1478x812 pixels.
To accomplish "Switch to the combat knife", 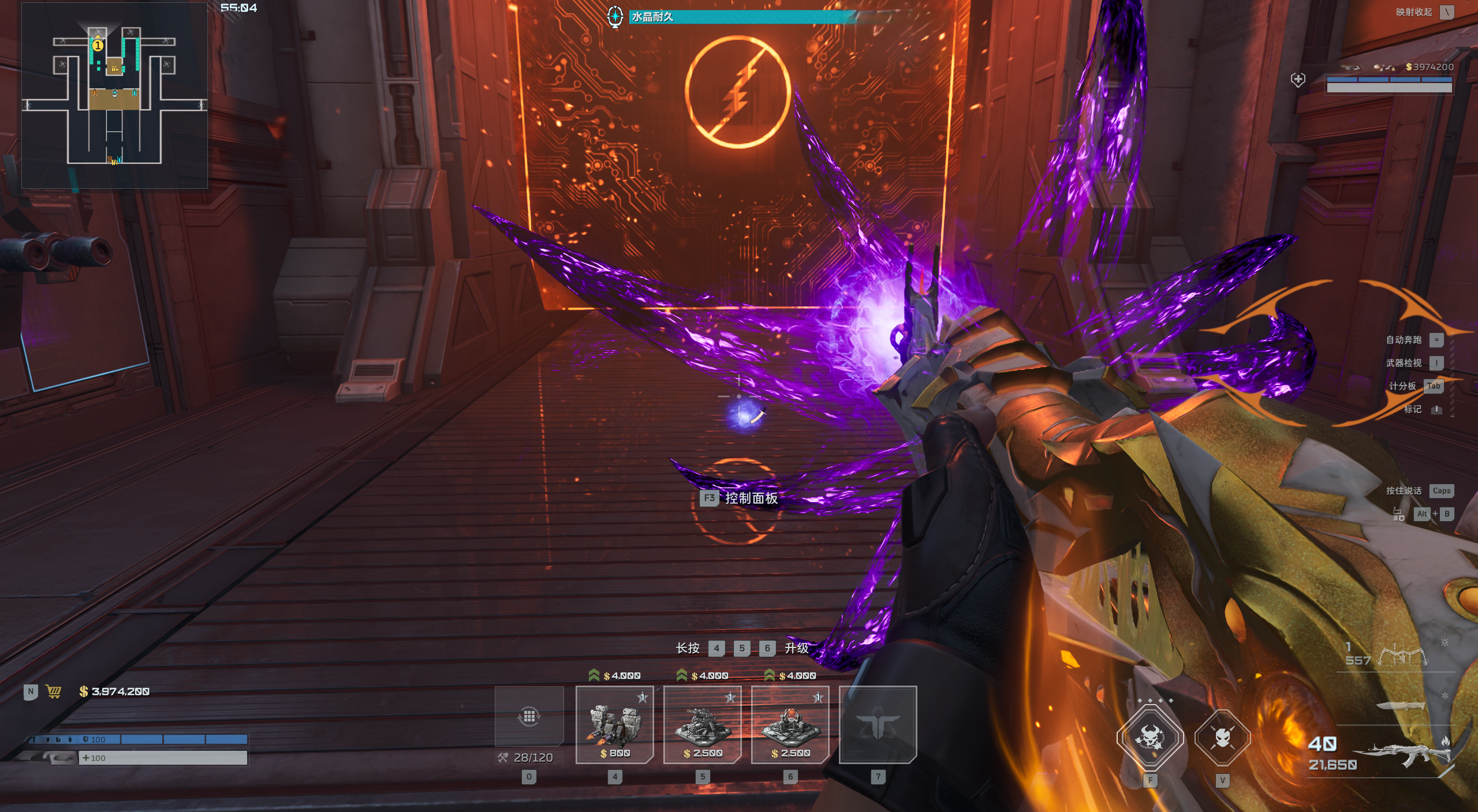I will coord(1400,705).
